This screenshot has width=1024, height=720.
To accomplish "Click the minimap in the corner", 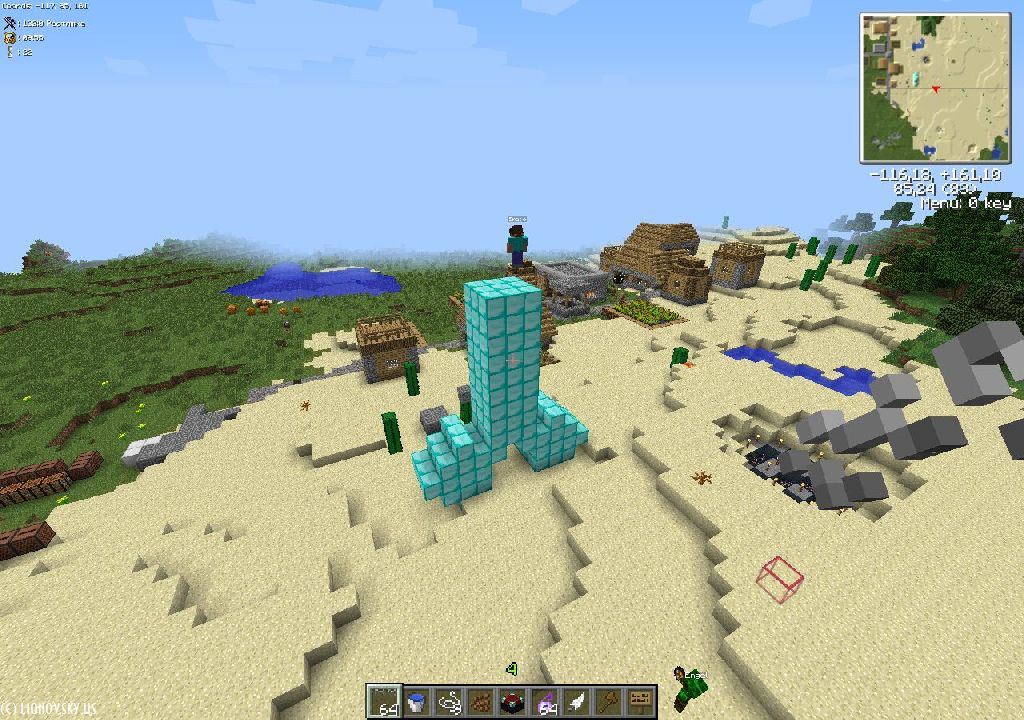I will [x=937, y=87].
